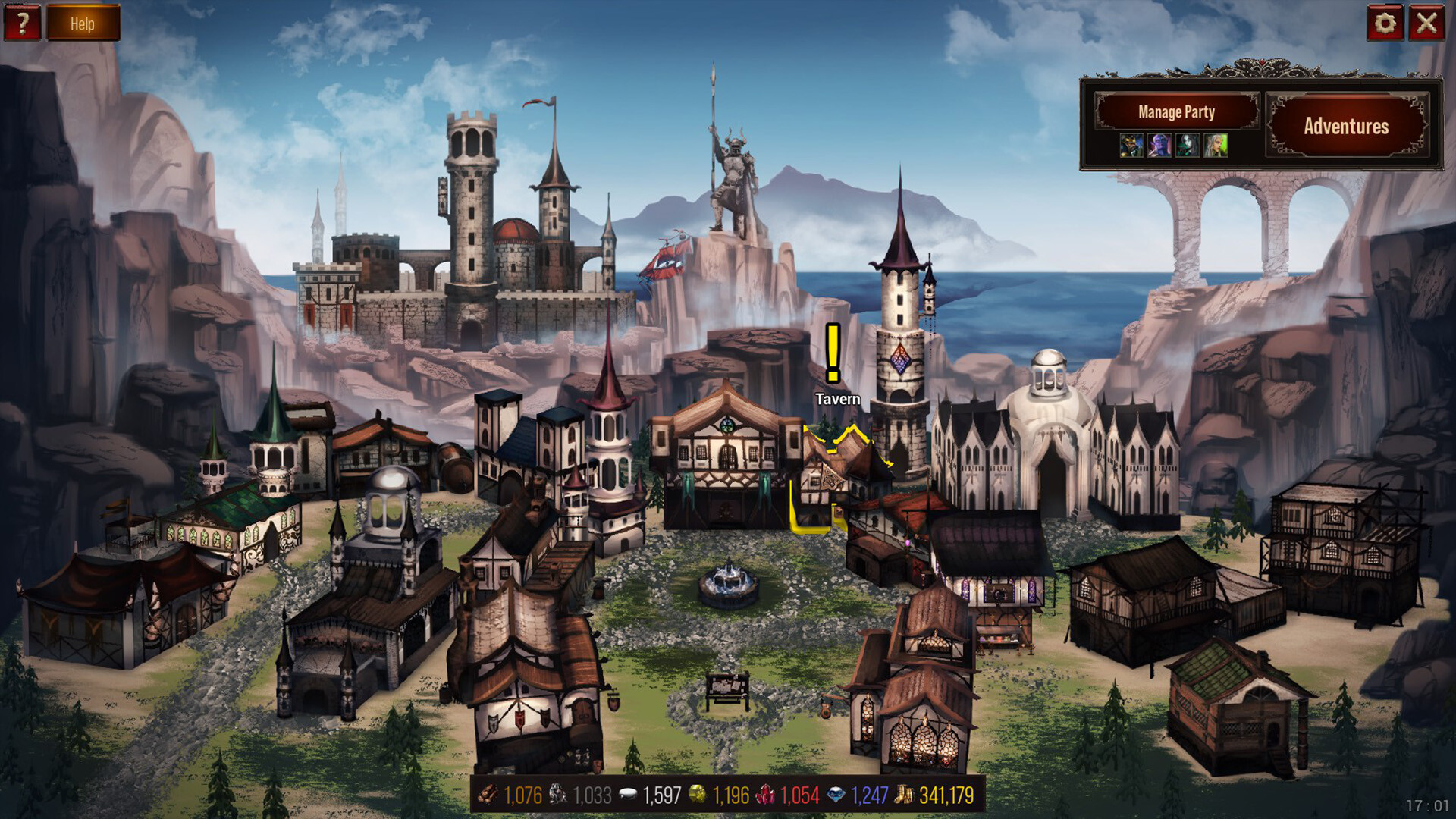The width and height of the screenshot is (1456, 819).
Task: Open the Manage Party screen
Action: (x=1176, y=112)
